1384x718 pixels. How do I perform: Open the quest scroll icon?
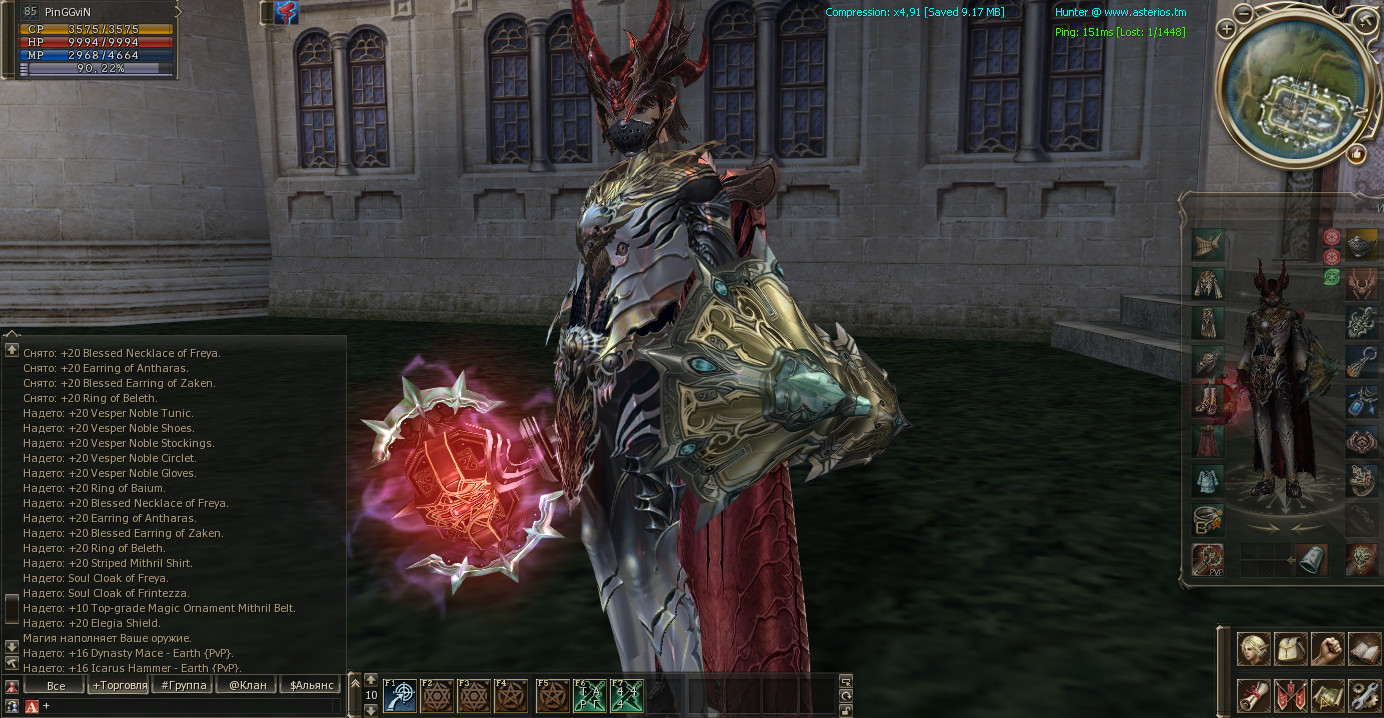1254,694
